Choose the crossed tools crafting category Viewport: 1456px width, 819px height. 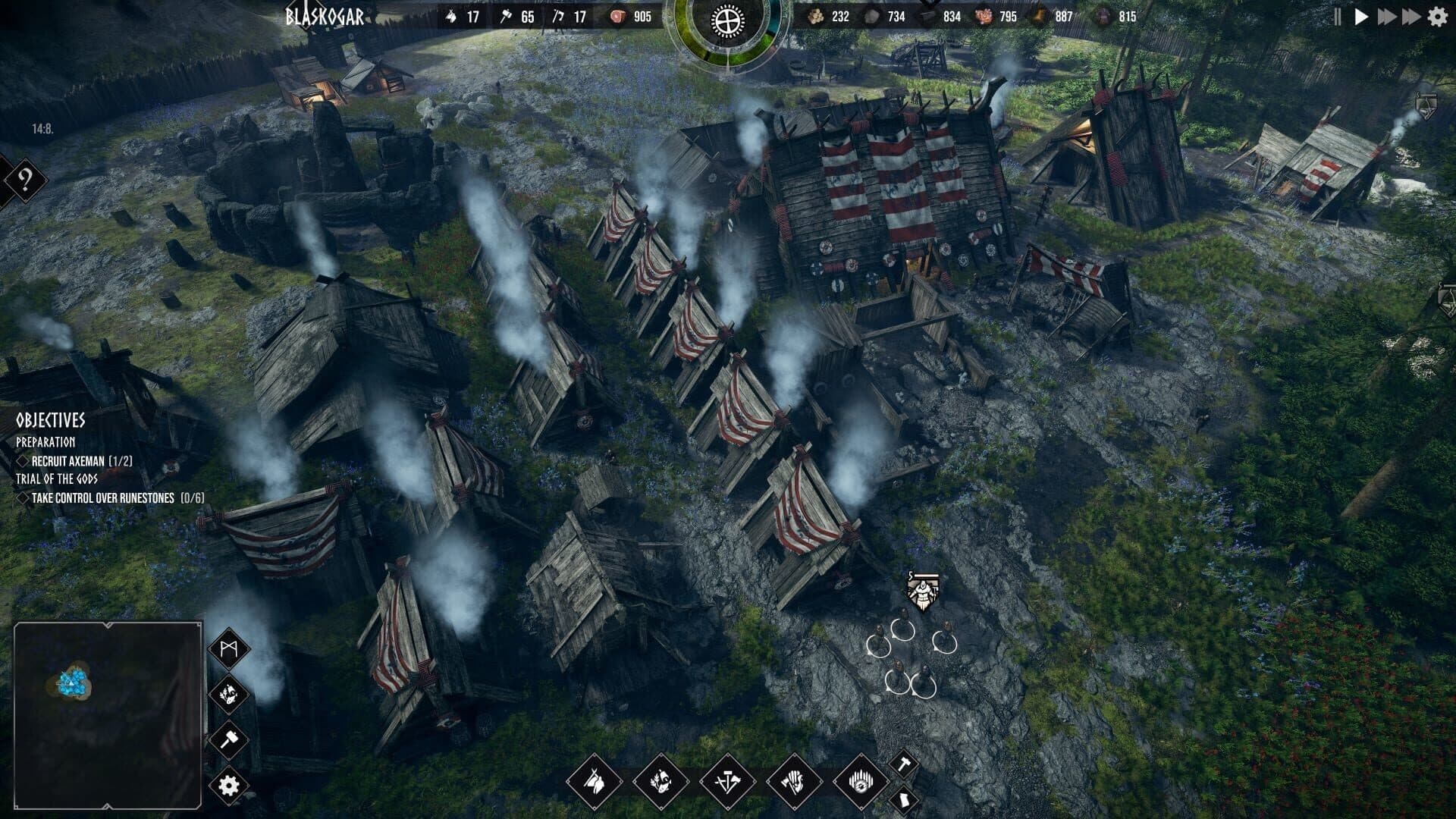pos(726,780)
